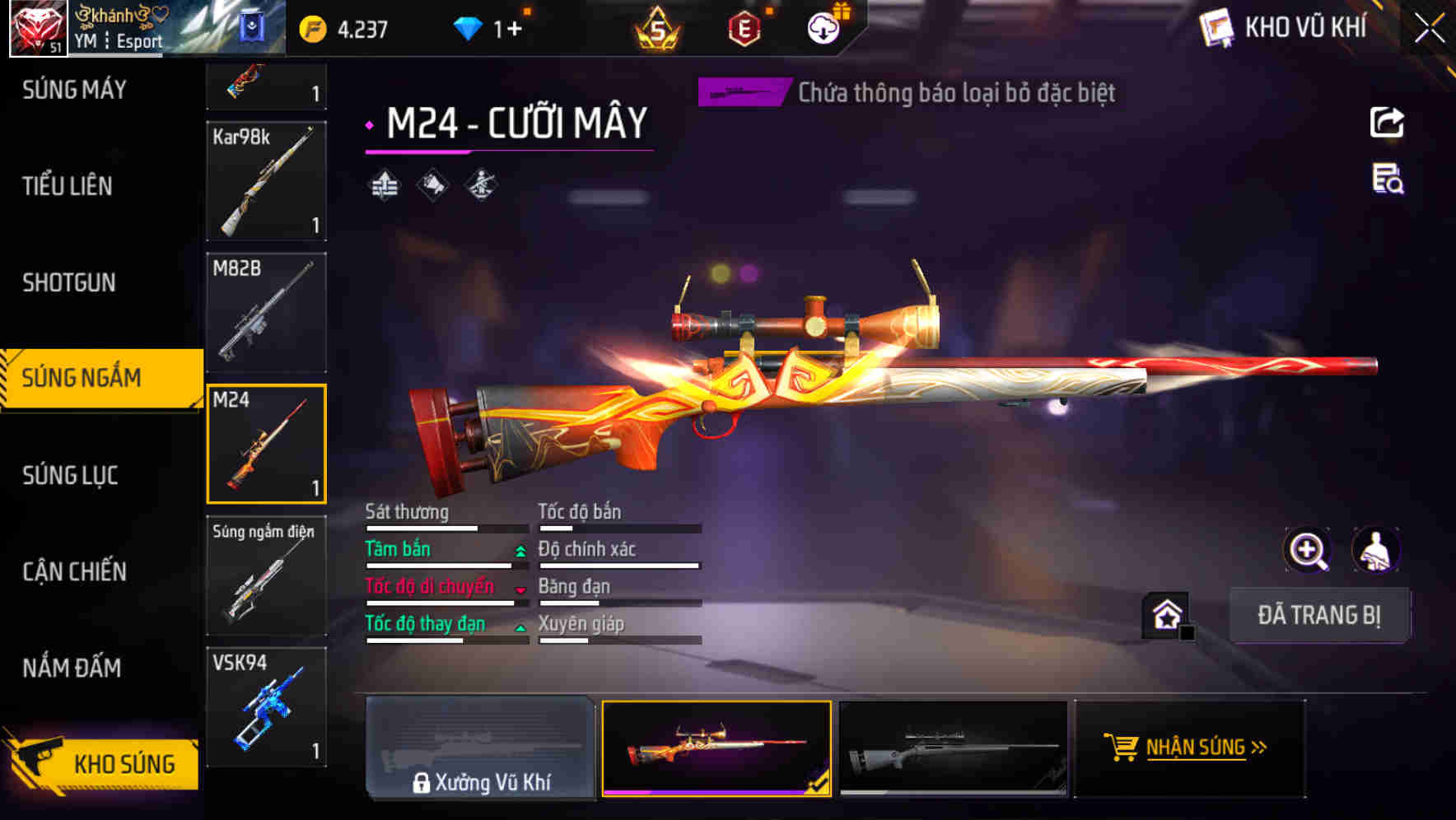1456x820 pixels.
Task: Click the ĐÃ TRANG BỊ button
Action: 1319,615
